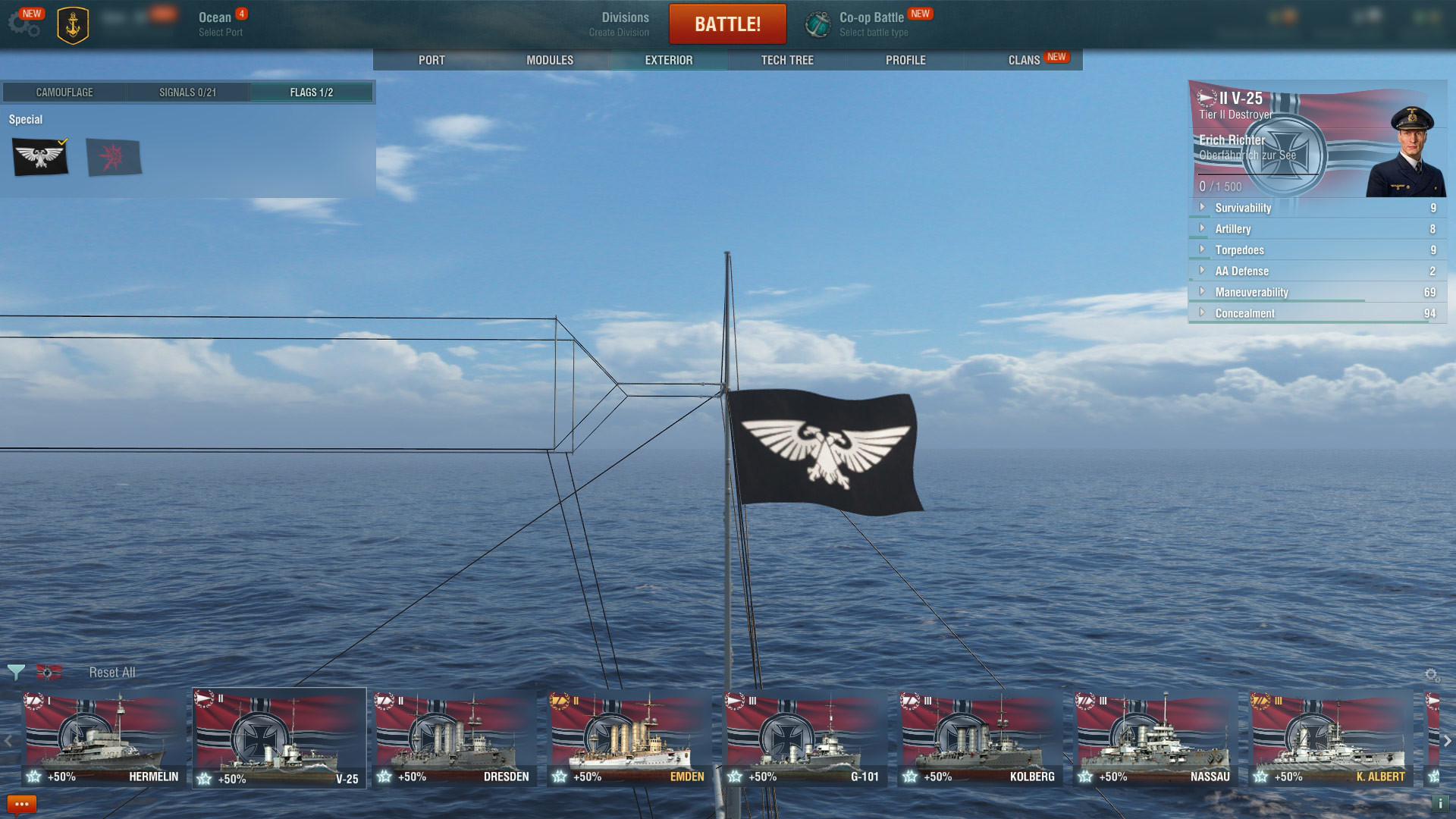The image size is (1456, 819).
Task: Deselect the black eagle flag
Action: [39, 158]
